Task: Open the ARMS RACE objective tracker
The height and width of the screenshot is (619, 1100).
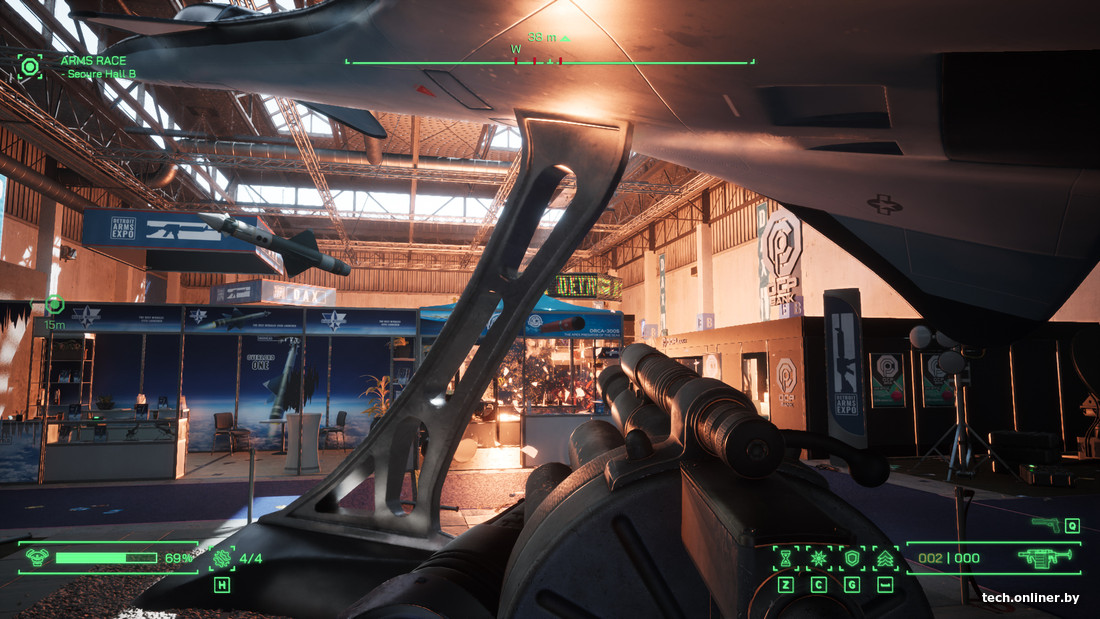Action: (x=93, y=61)
